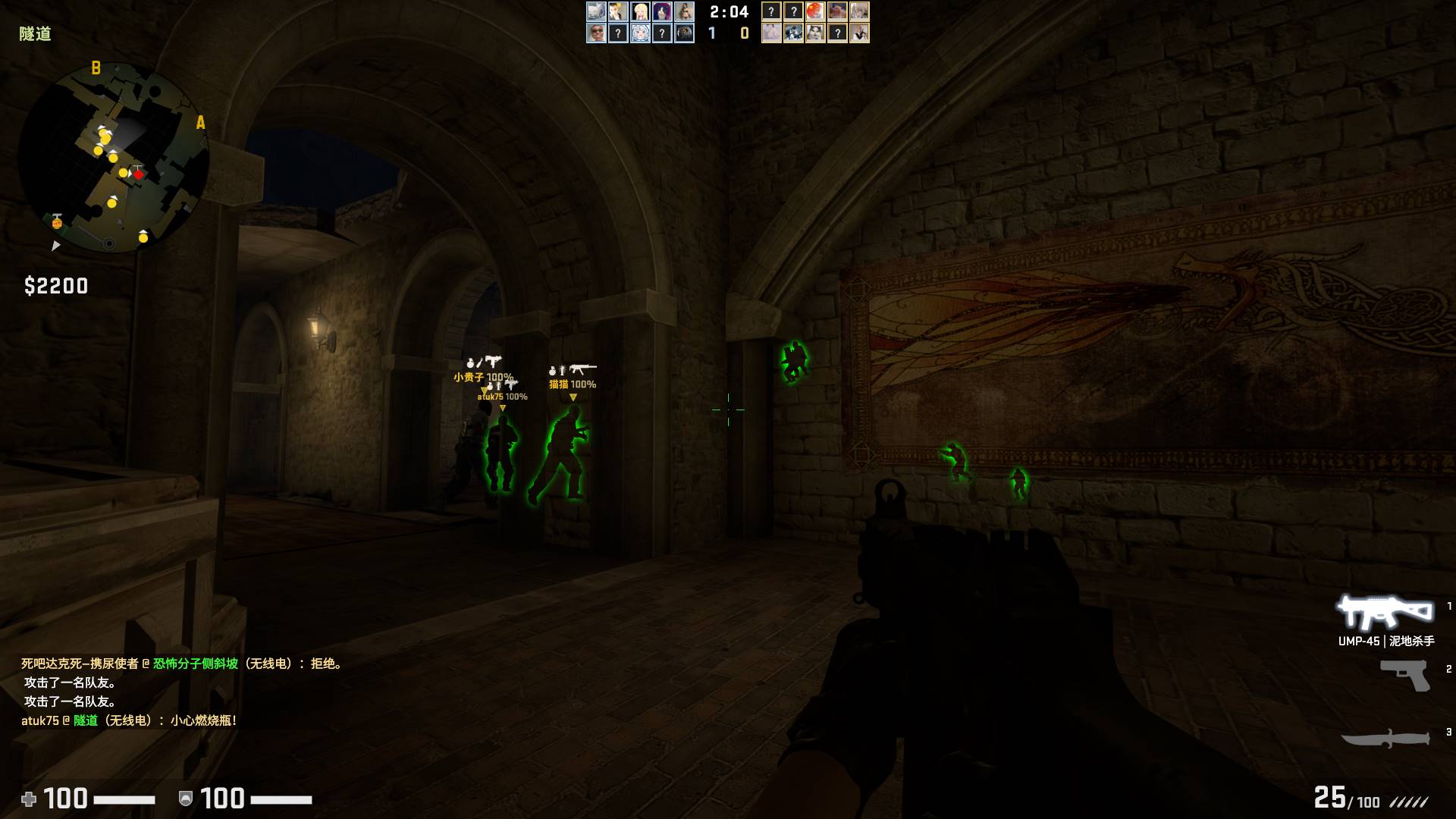
Task: Click the knife icon above 小贵子
Action: tap(479, 361)
